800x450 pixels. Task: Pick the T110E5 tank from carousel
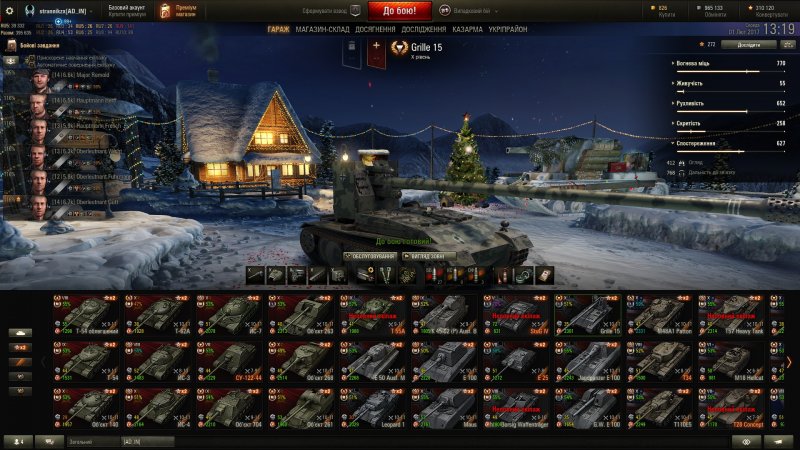(x=660, y=408)
